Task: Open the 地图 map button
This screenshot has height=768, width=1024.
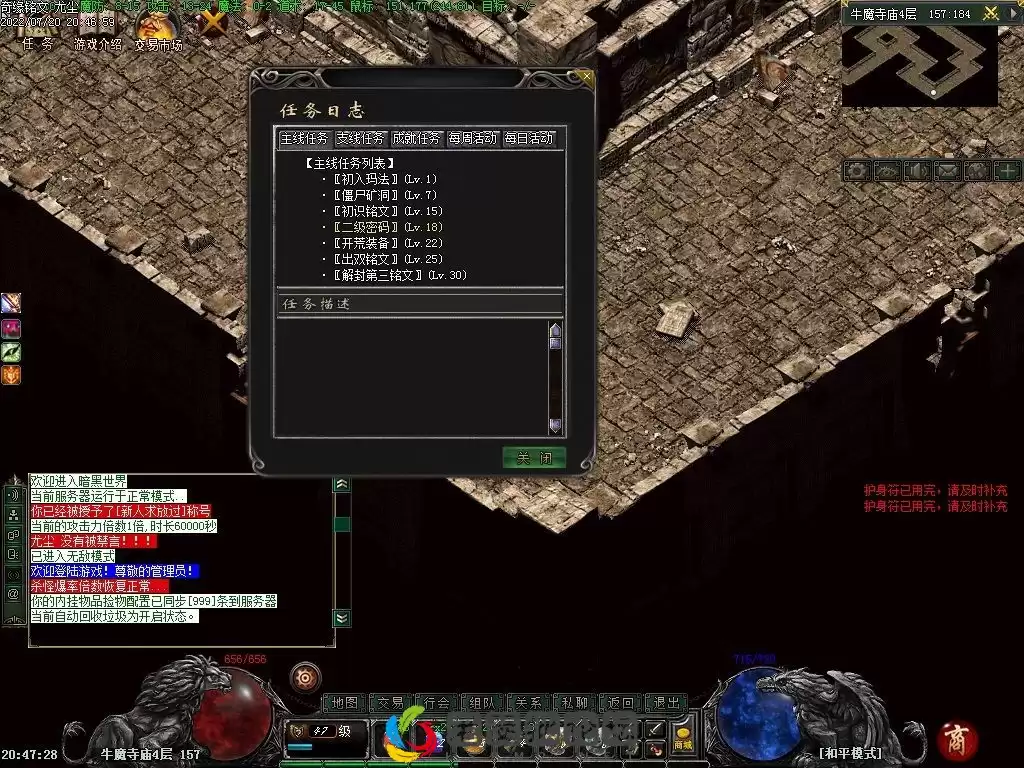Action: coord(344,703)
